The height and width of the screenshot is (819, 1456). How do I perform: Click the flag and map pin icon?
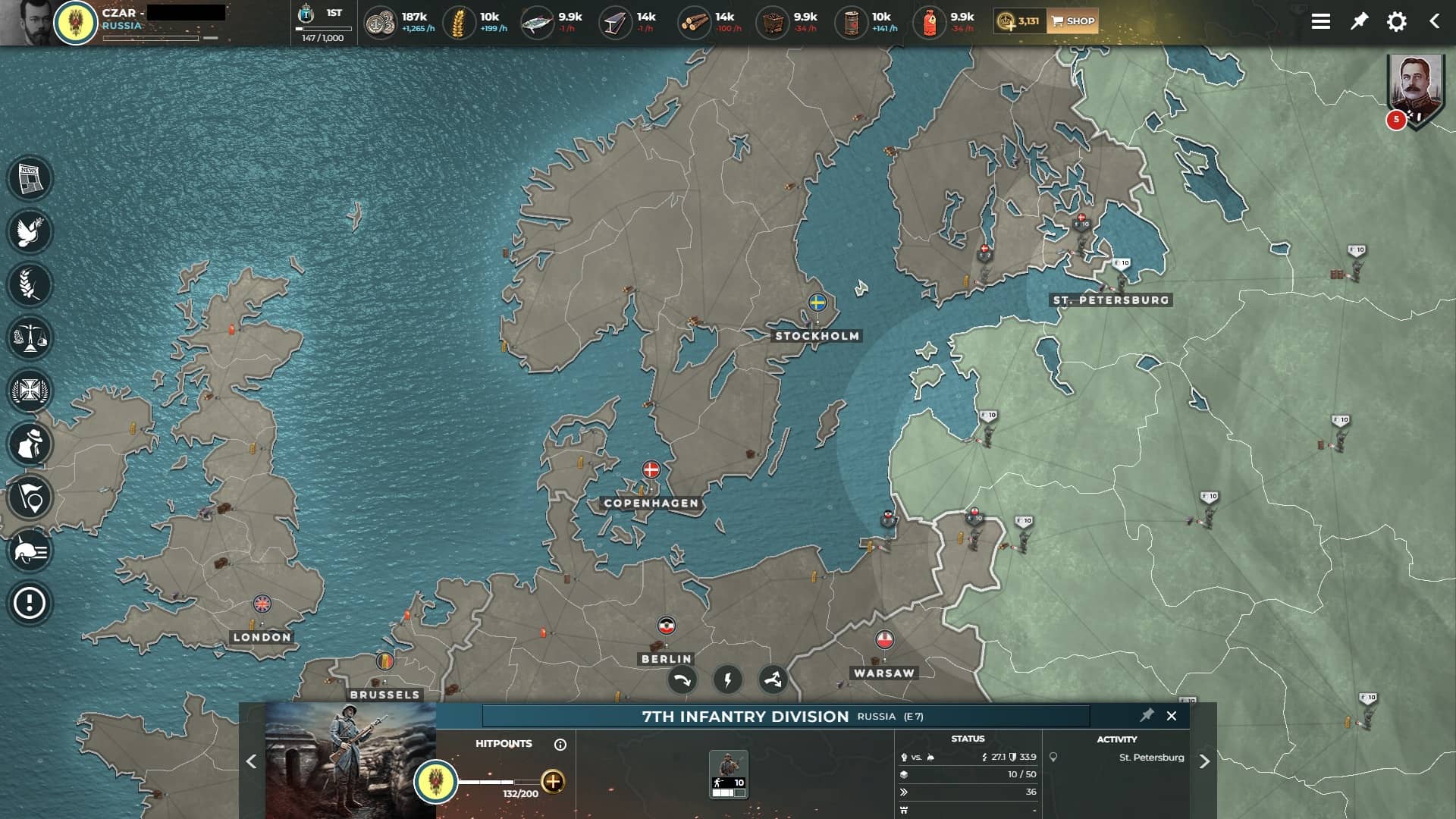(x=30, y=497)
